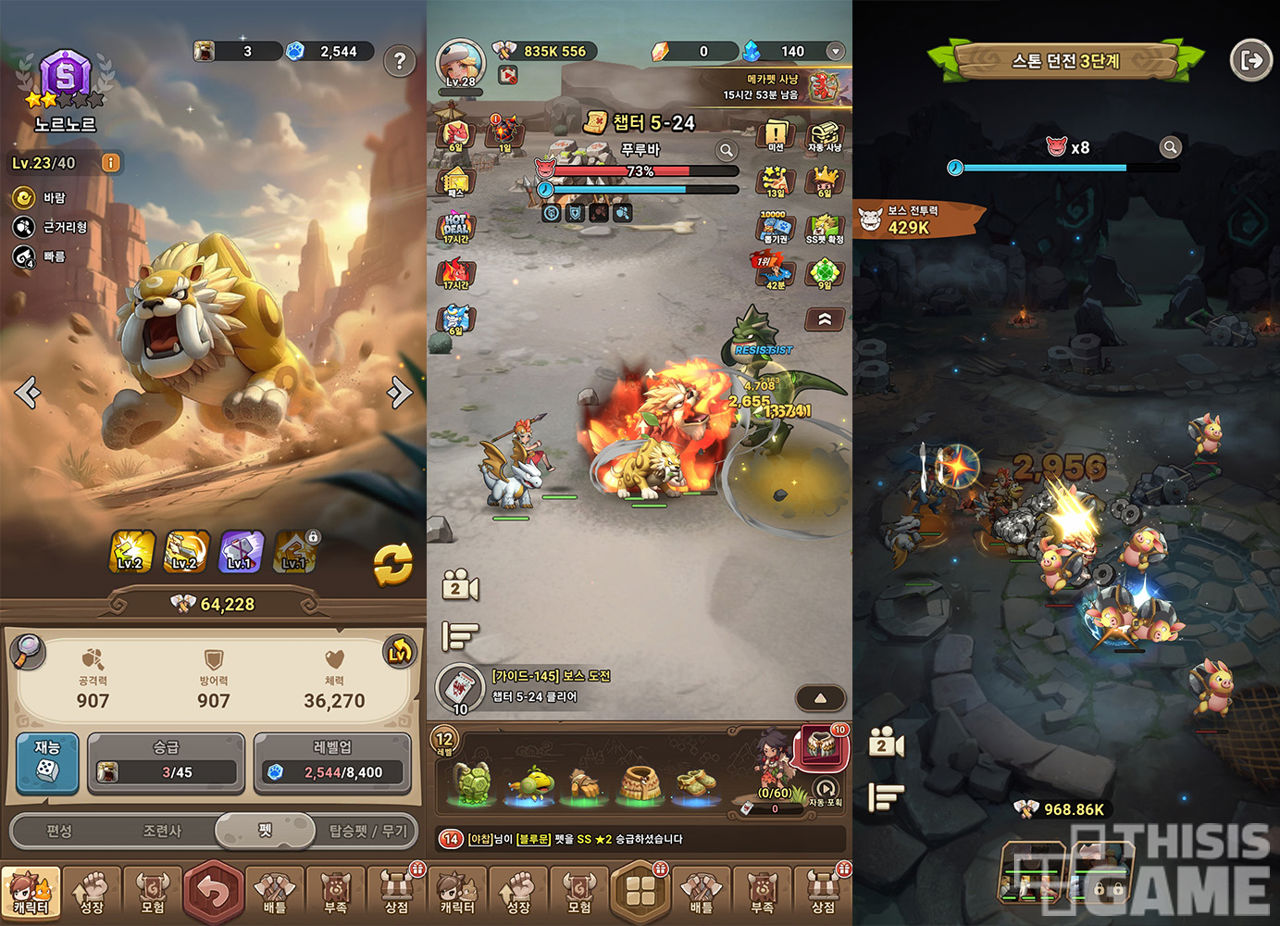Screen dimensions: 1280x926
Task: Select the 승급 promotion button
Action: [166, 763]
